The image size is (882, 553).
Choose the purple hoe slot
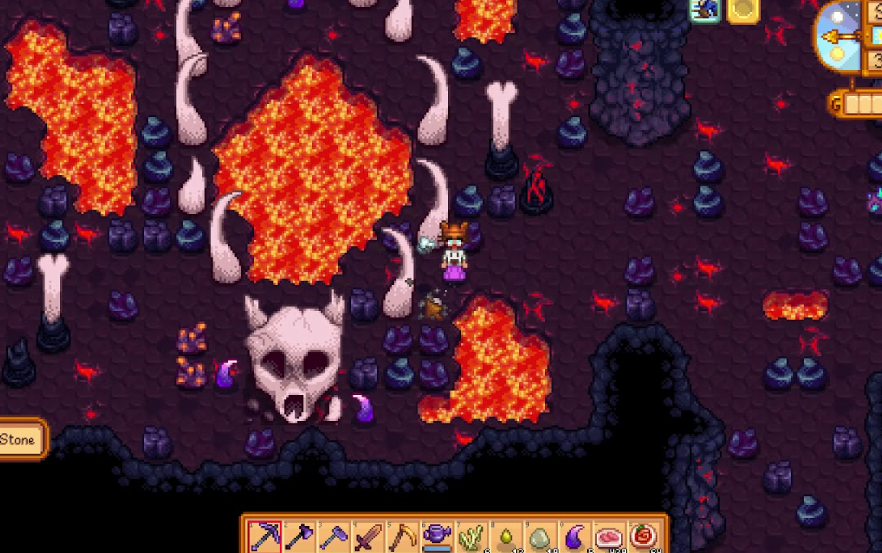tap(334, 537)
